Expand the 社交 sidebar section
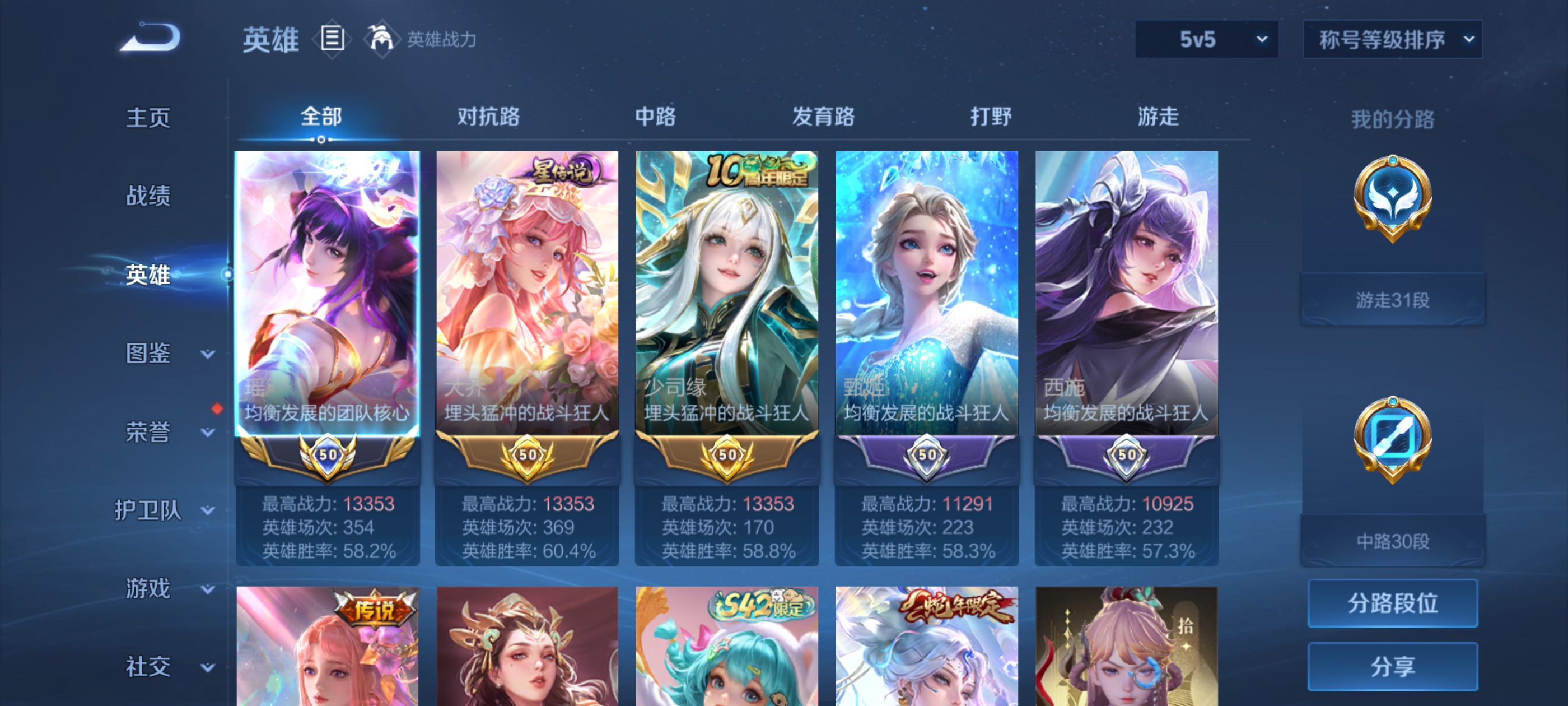This screenshot has width=1568, height=706. tap(149, 666)
